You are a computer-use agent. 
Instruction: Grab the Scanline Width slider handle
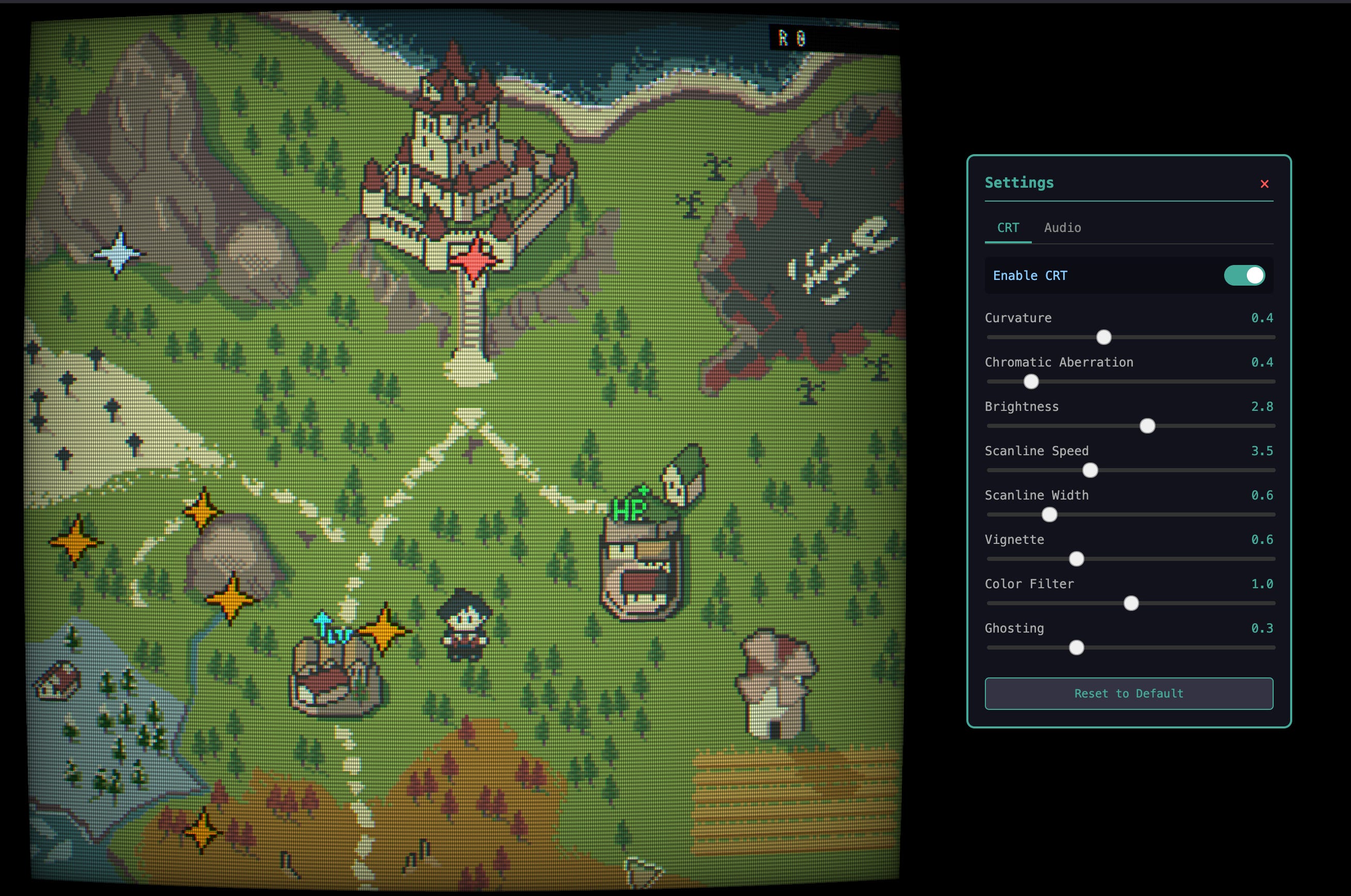pyautogui.click(x=1049, y=515)
